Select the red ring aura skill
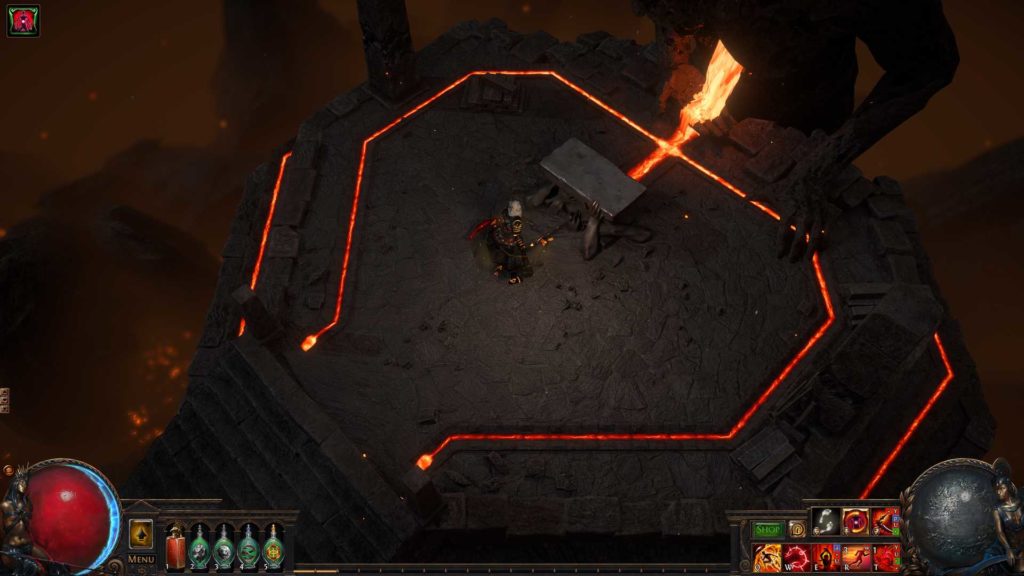This screenshot has height=576, width=1024. [x=856, y=521]
